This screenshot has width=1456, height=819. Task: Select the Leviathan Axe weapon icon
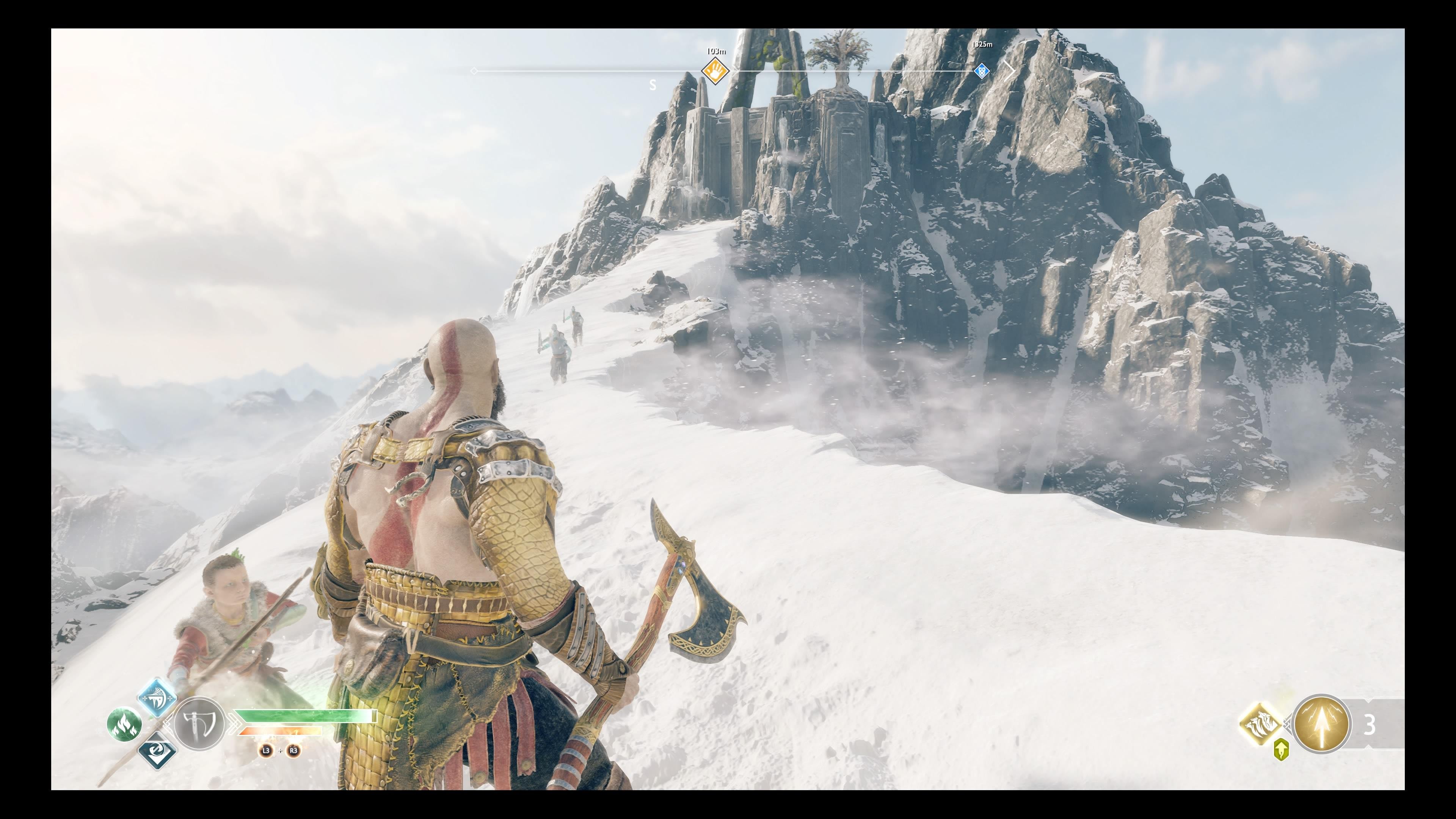199,723
